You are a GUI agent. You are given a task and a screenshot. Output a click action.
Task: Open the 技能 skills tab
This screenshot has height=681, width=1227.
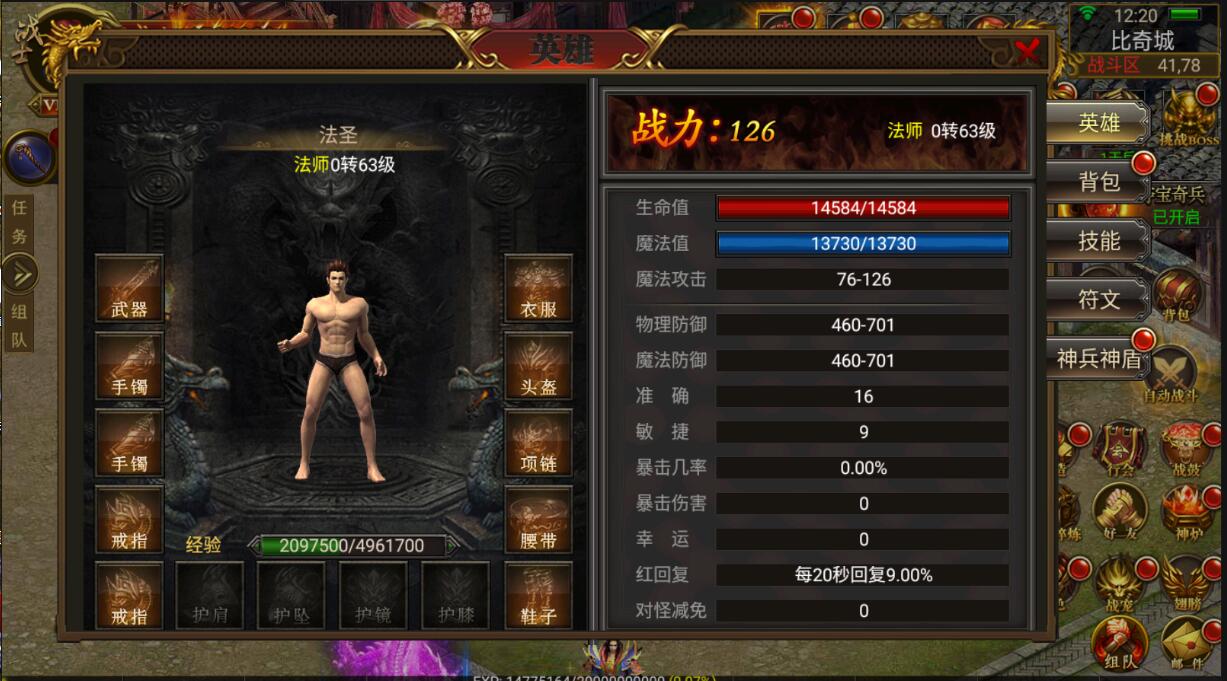click(1098, 241)
